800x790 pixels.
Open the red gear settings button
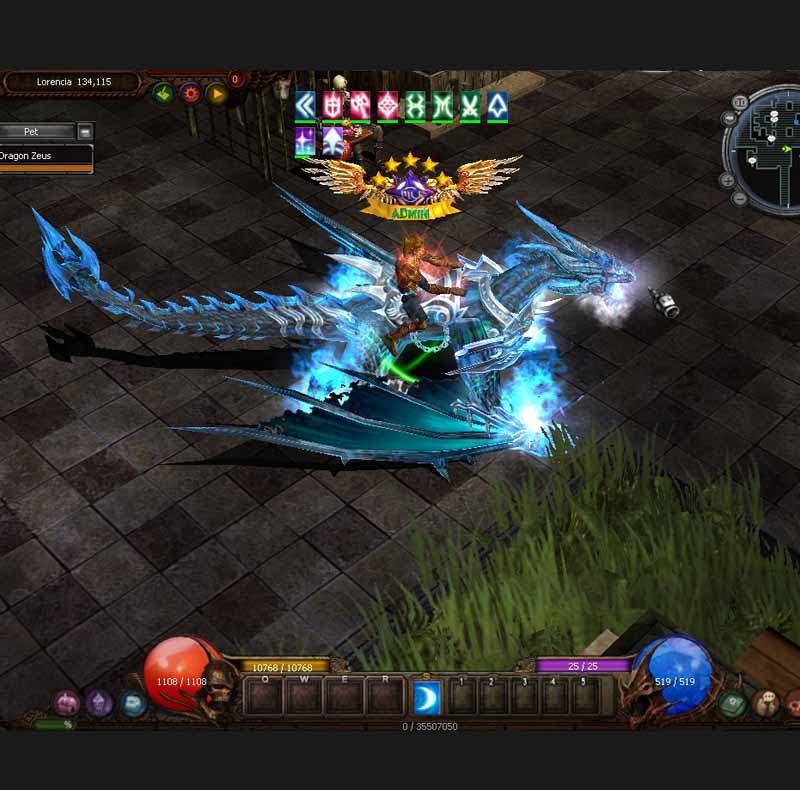click(190, 94)
